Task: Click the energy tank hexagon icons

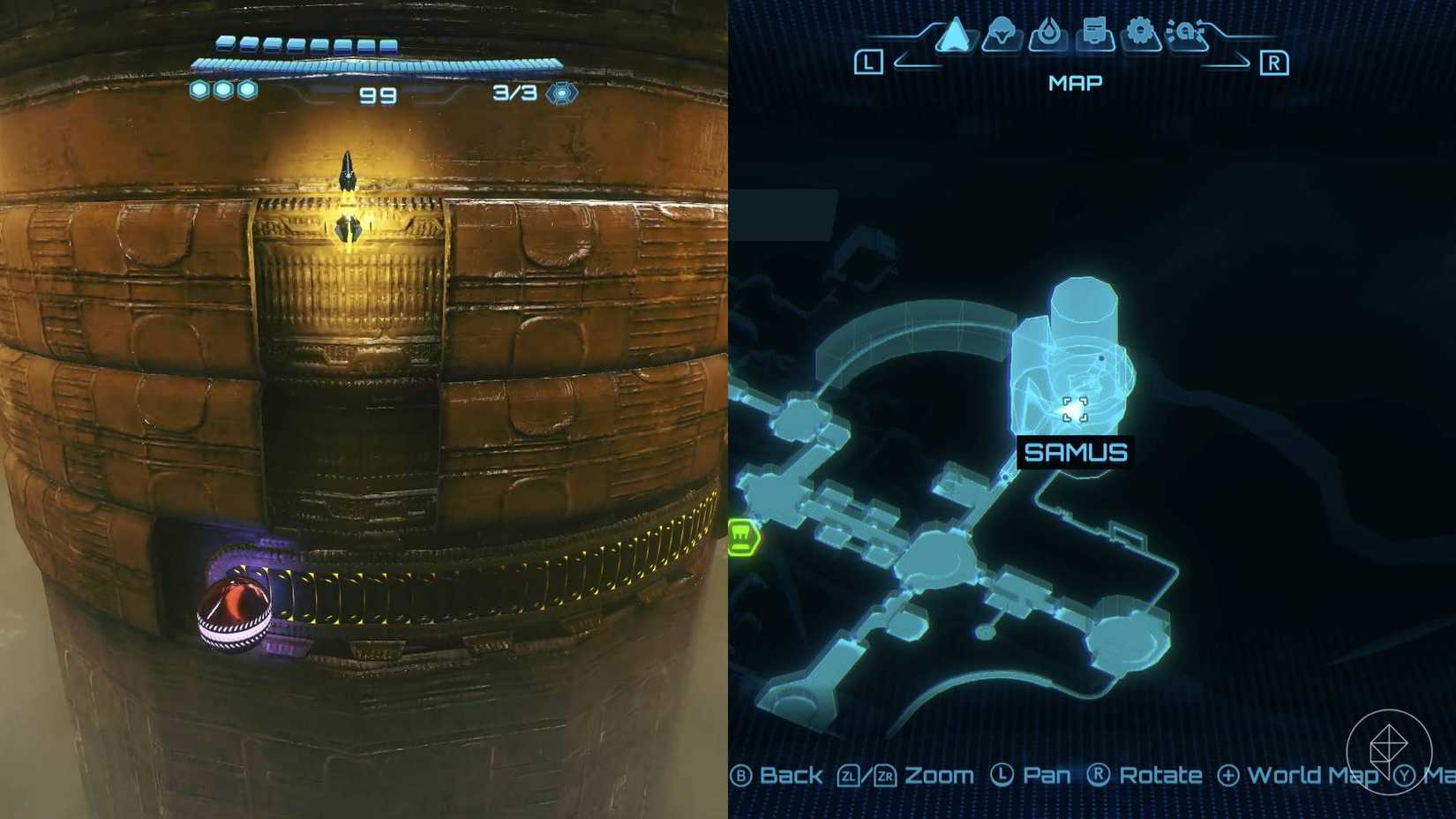Action: [224, 88]
